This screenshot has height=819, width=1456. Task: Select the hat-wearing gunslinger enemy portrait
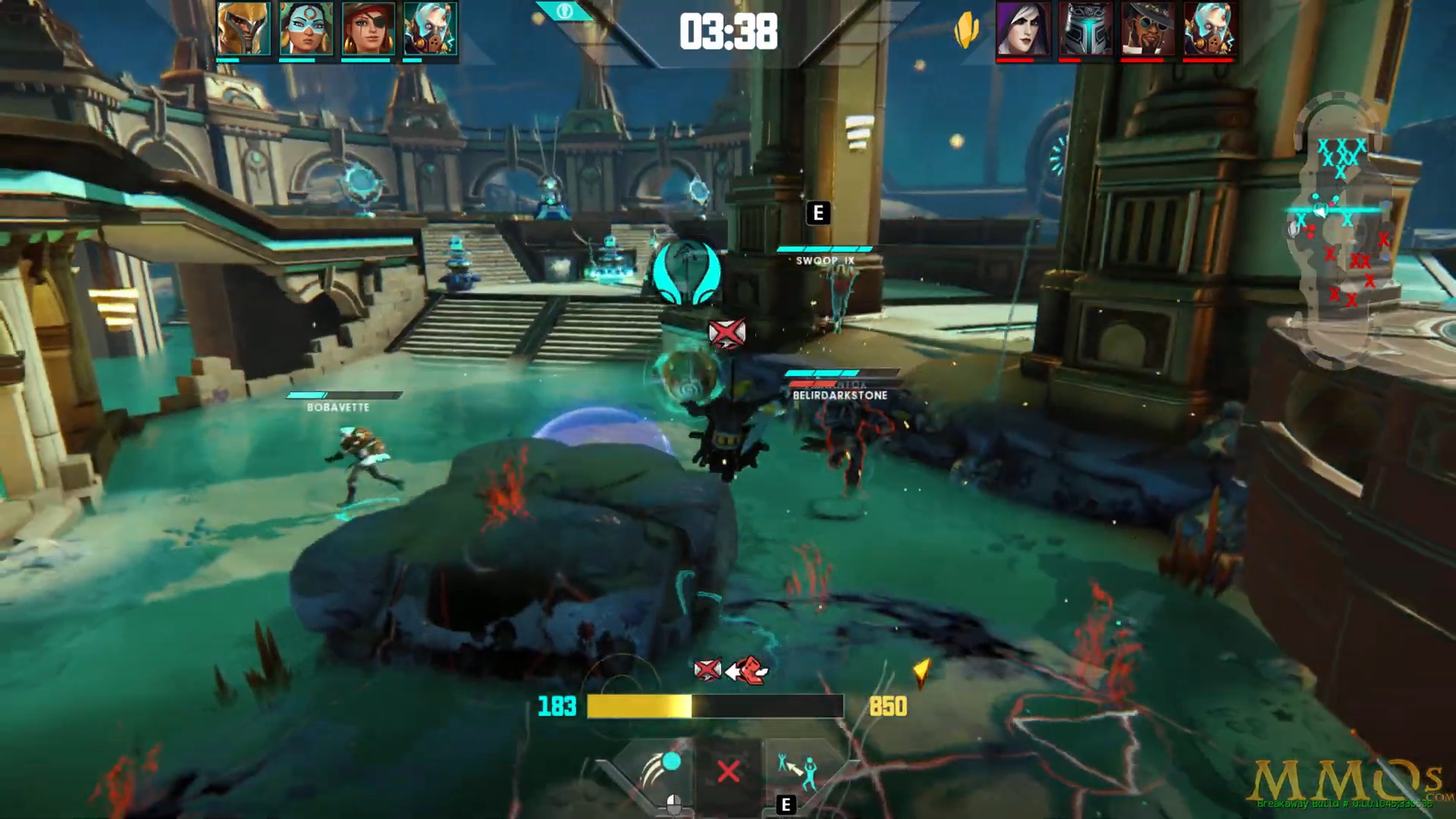1147,29
